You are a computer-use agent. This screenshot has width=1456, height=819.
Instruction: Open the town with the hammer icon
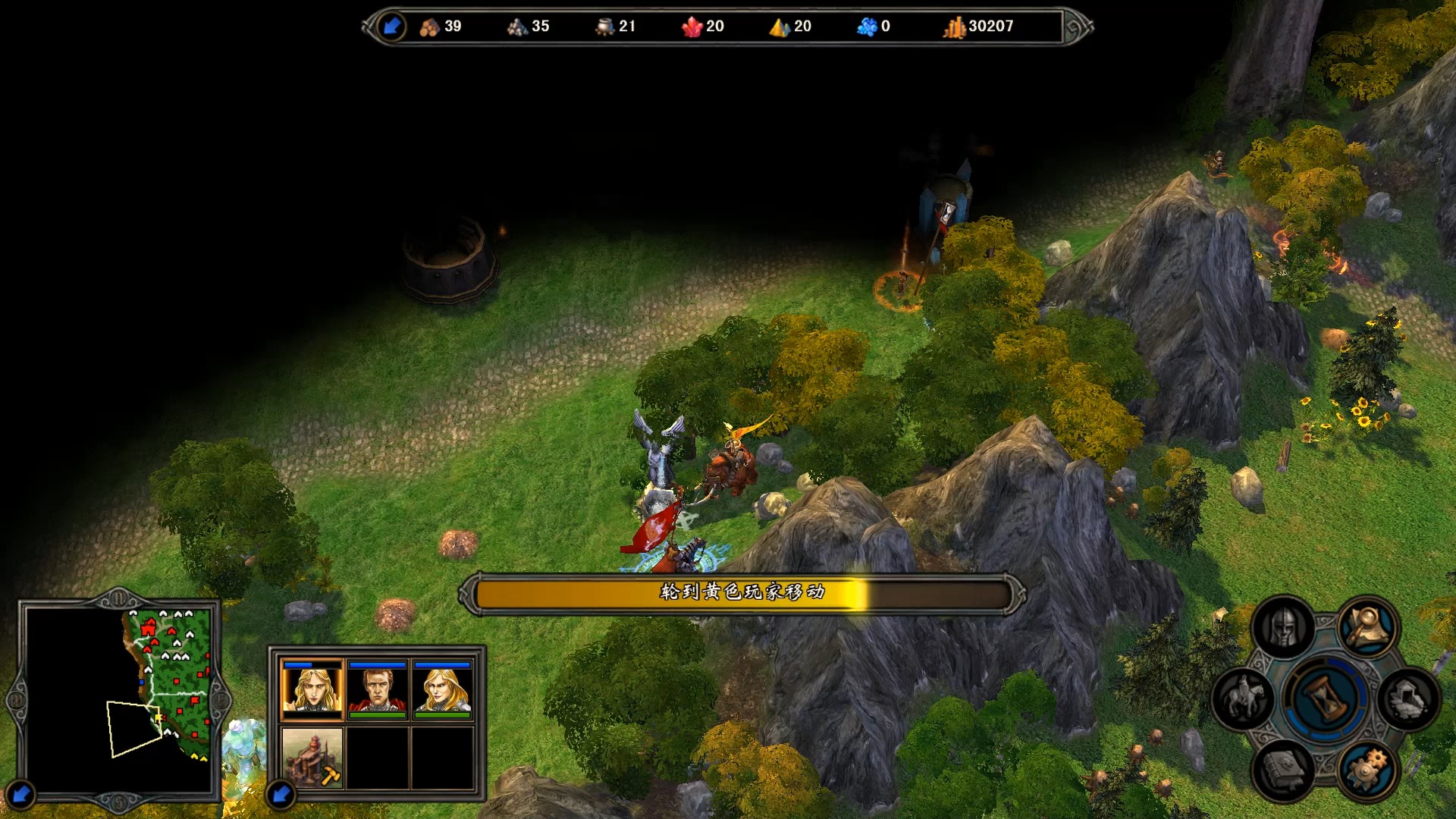(312, 757)
